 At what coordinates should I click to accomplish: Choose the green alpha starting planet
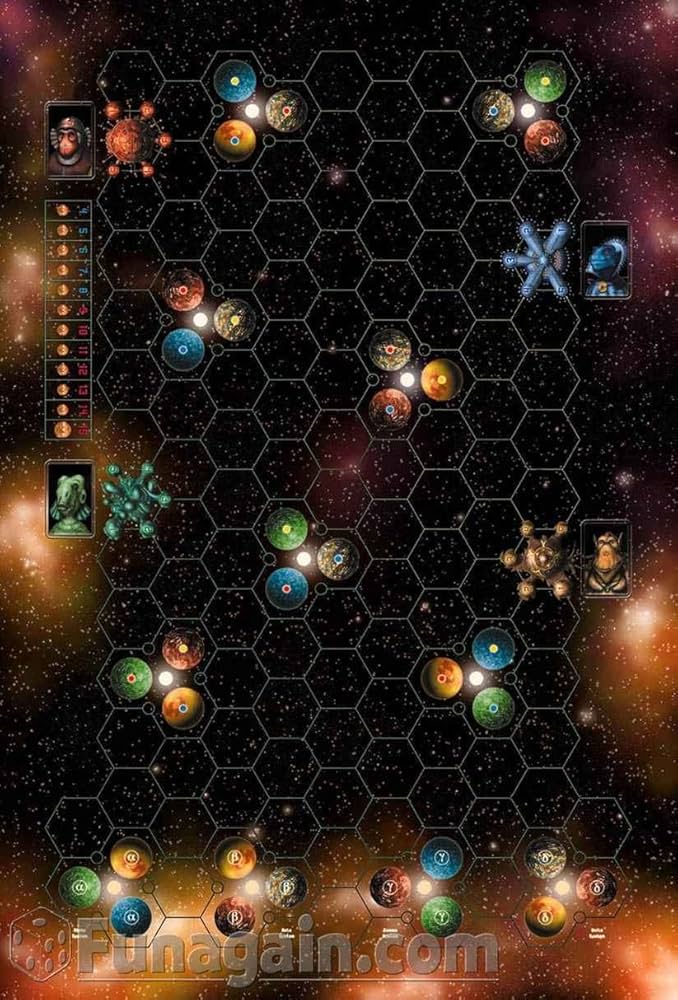(x=80, y=886)
